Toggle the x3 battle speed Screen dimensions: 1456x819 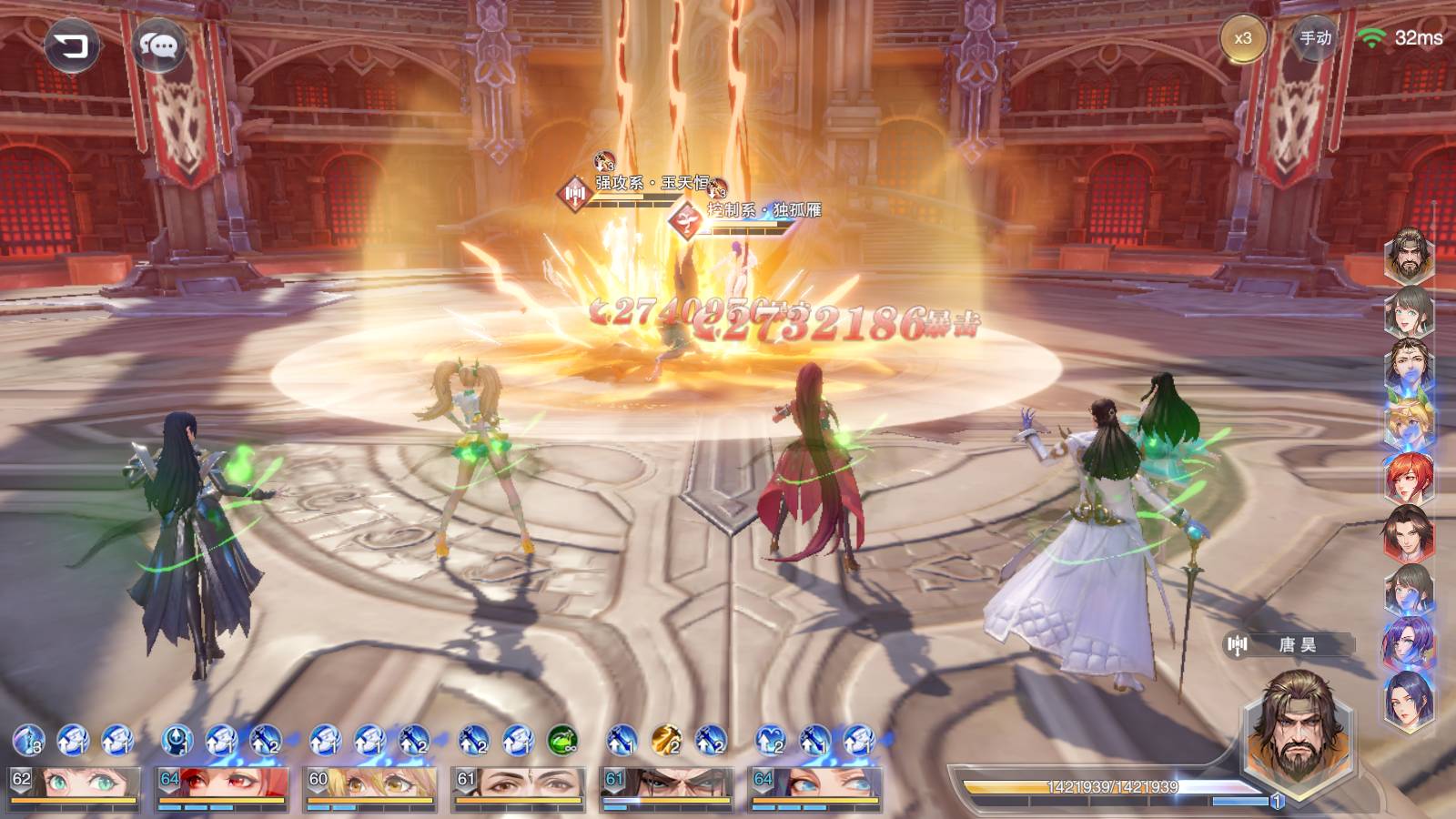1242,38
